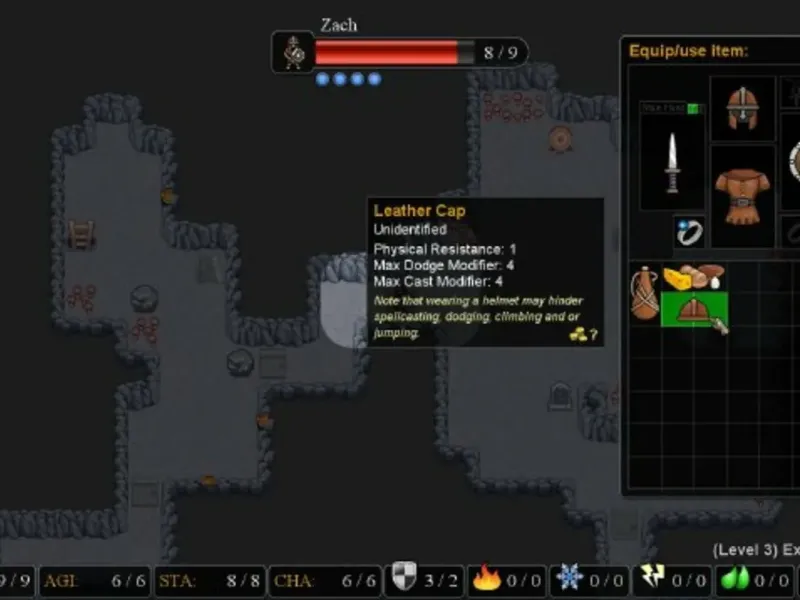Equip the highlighted Leather Cap
This screenshot has width=800, height=600.
click(x=694, y=309)
